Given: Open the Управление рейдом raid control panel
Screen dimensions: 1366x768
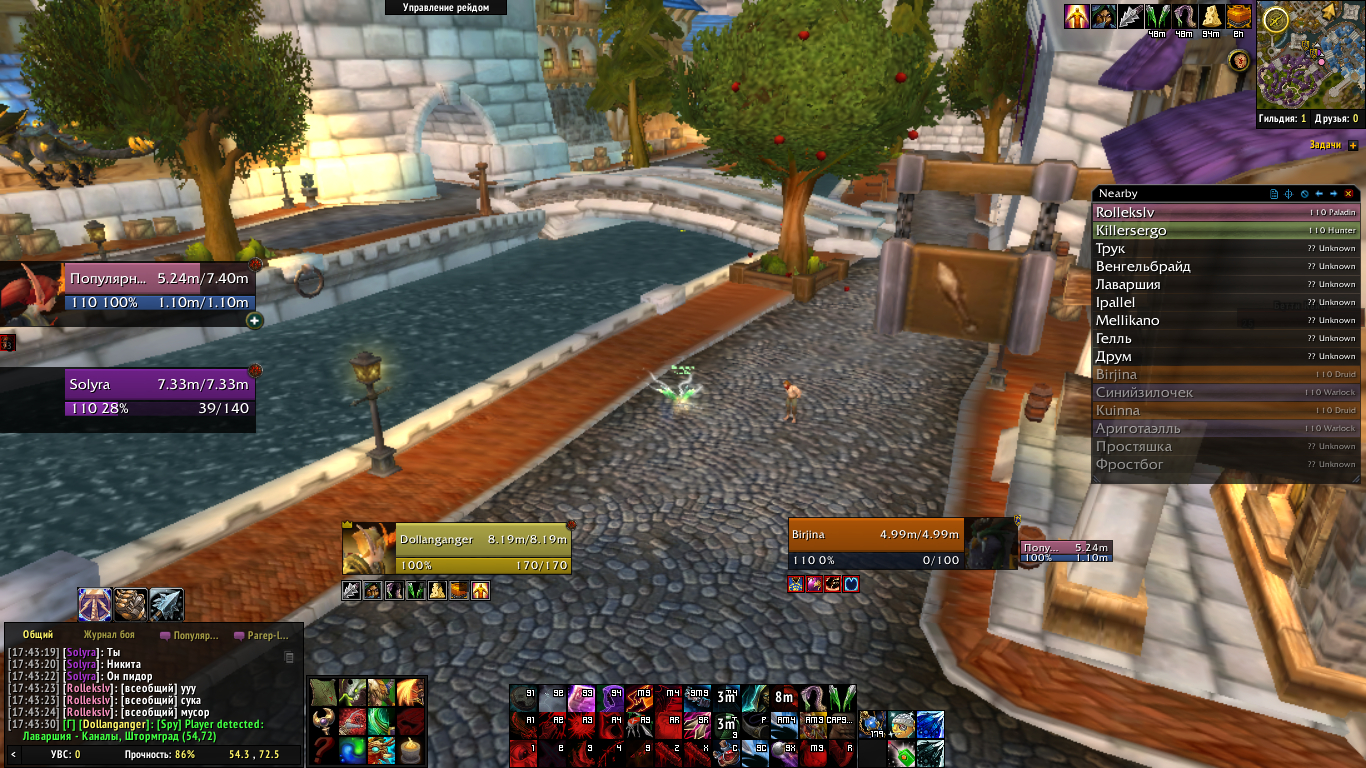Looking at the screenshot, I should pyautogui.click(x=446, y=8).
